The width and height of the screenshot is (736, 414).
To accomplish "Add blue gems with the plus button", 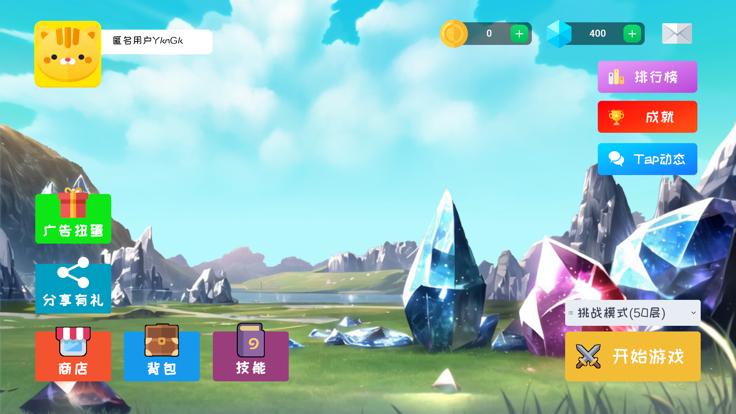I will (632, 34).
